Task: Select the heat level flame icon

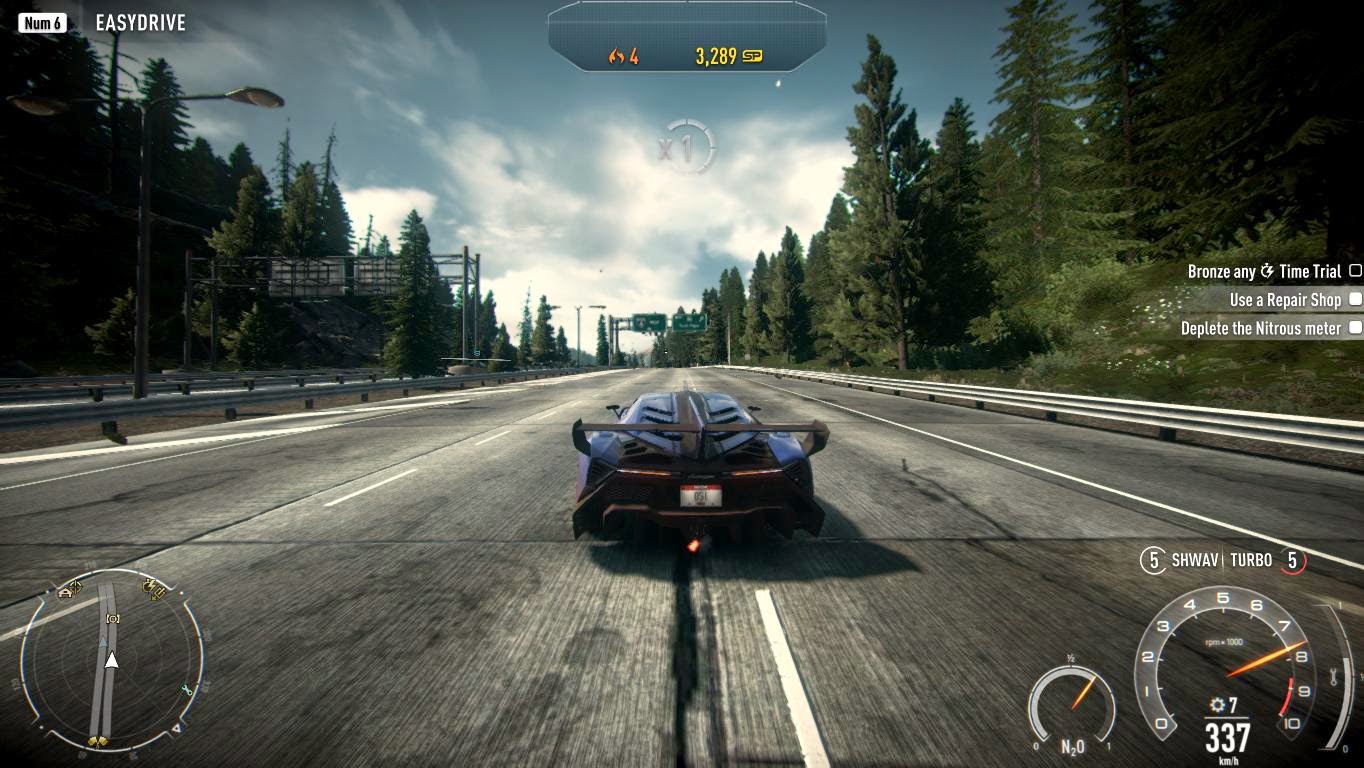Action: tap(617, 56)
